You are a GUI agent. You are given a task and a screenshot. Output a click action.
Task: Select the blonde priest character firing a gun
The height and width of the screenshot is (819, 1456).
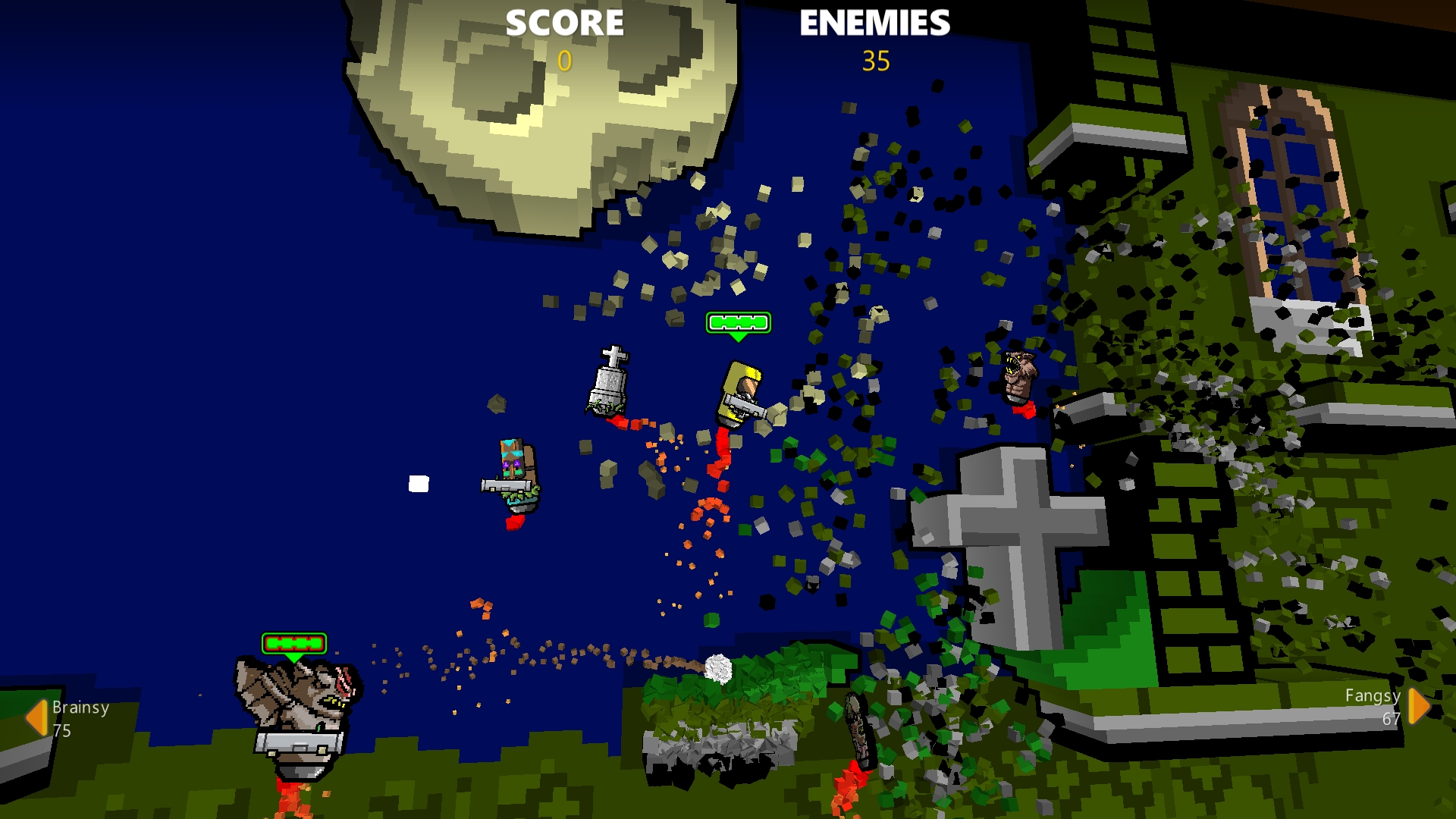[739, 394]
